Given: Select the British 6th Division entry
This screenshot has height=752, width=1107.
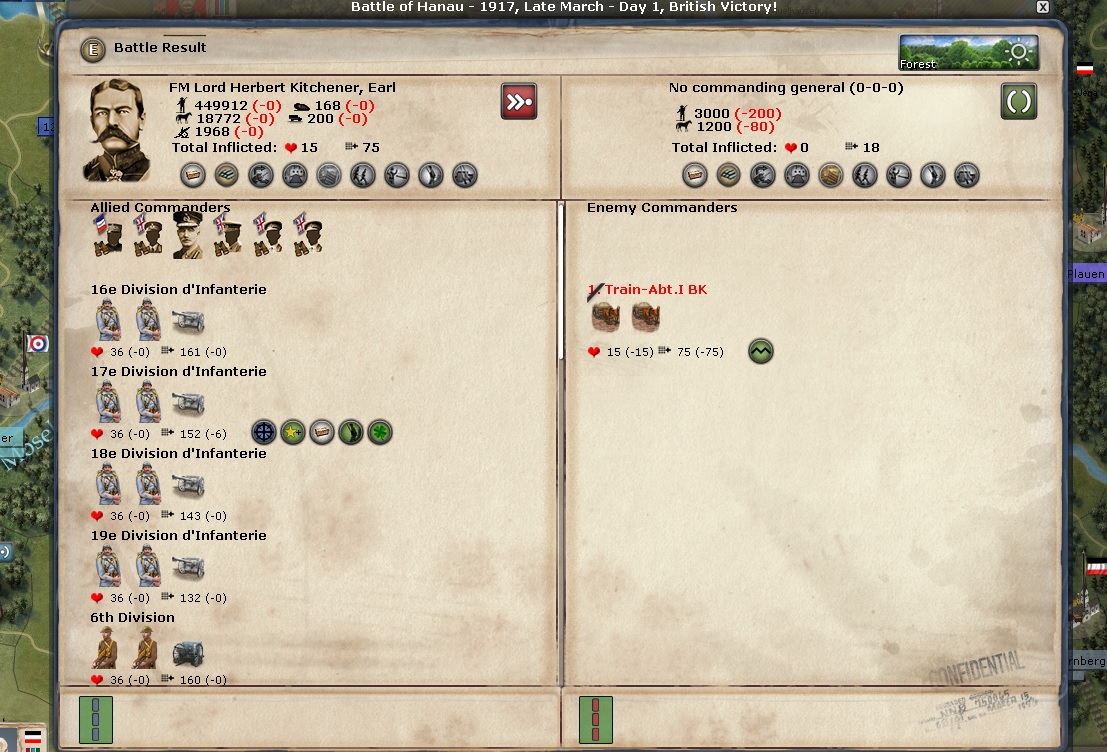Looking at the screenshot, I should click(x=133, y=618).
